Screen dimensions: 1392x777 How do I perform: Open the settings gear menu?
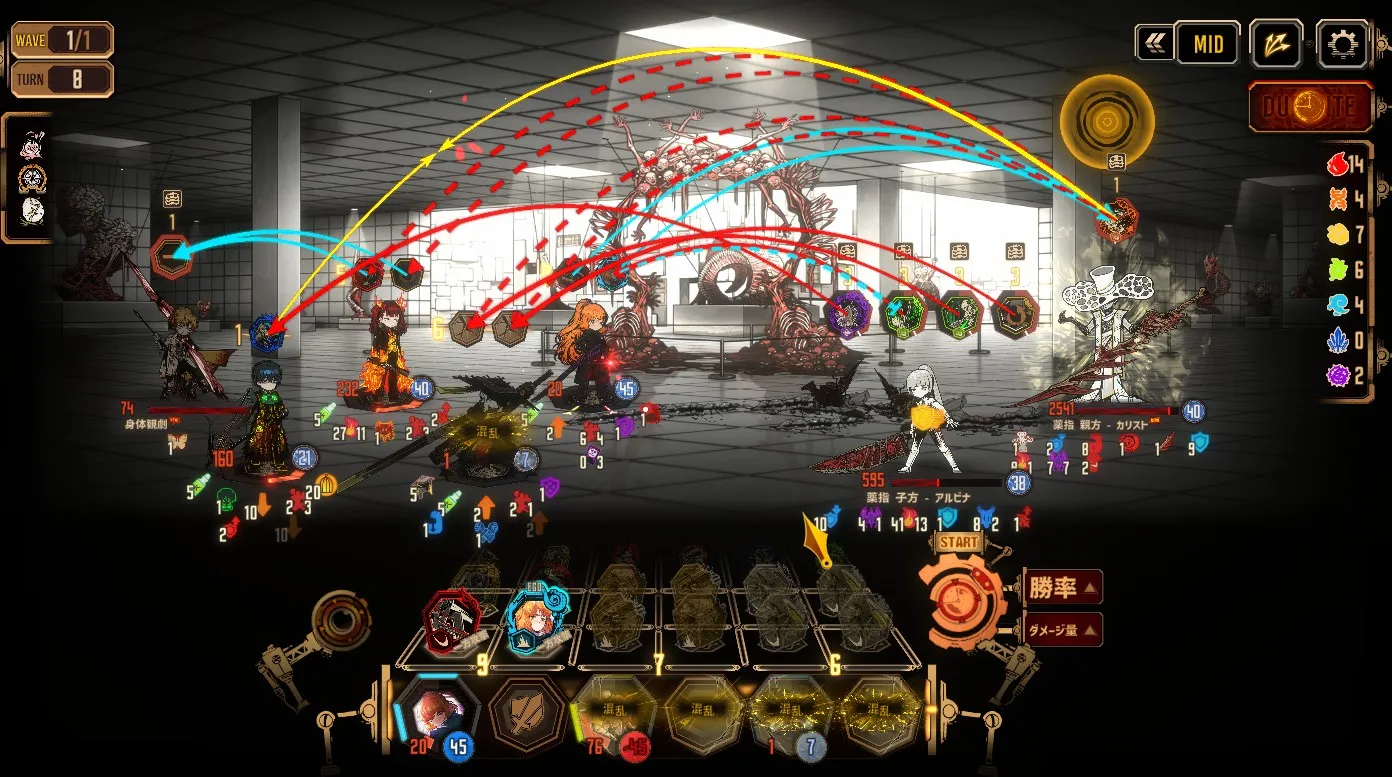pos(1342,44)
